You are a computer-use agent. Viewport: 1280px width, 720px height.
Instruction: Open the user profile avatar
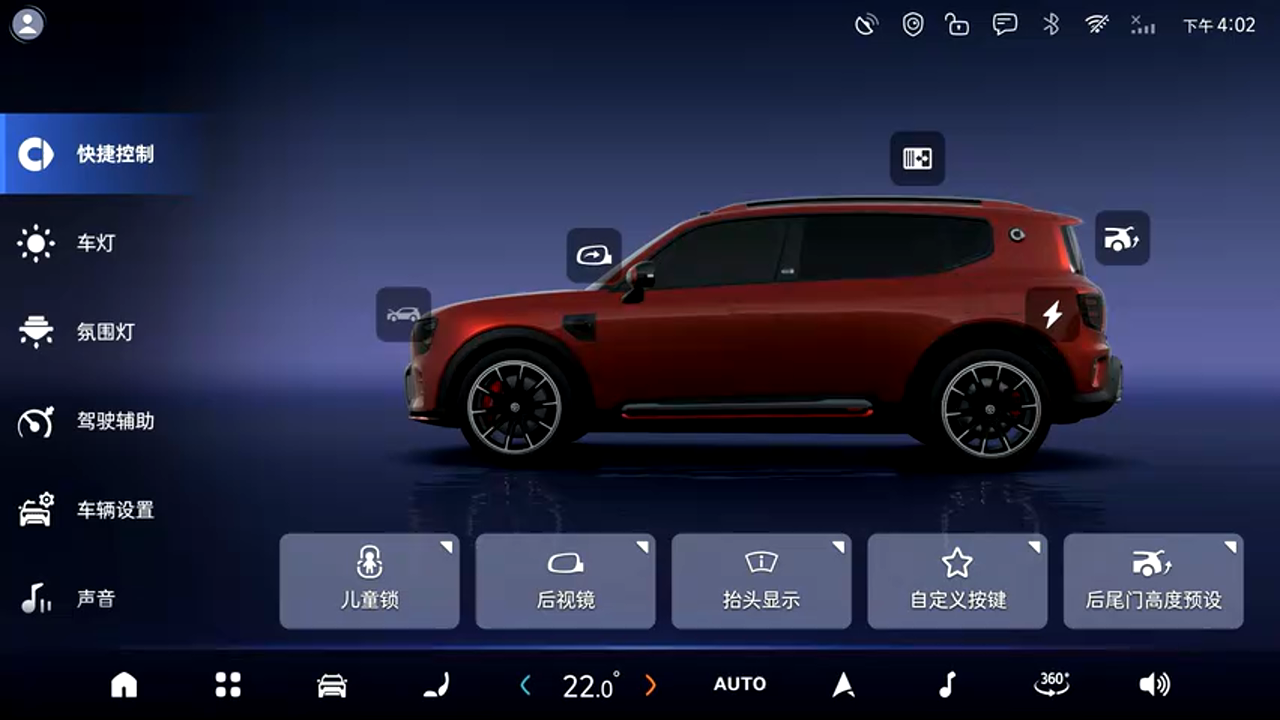point(28,24)
